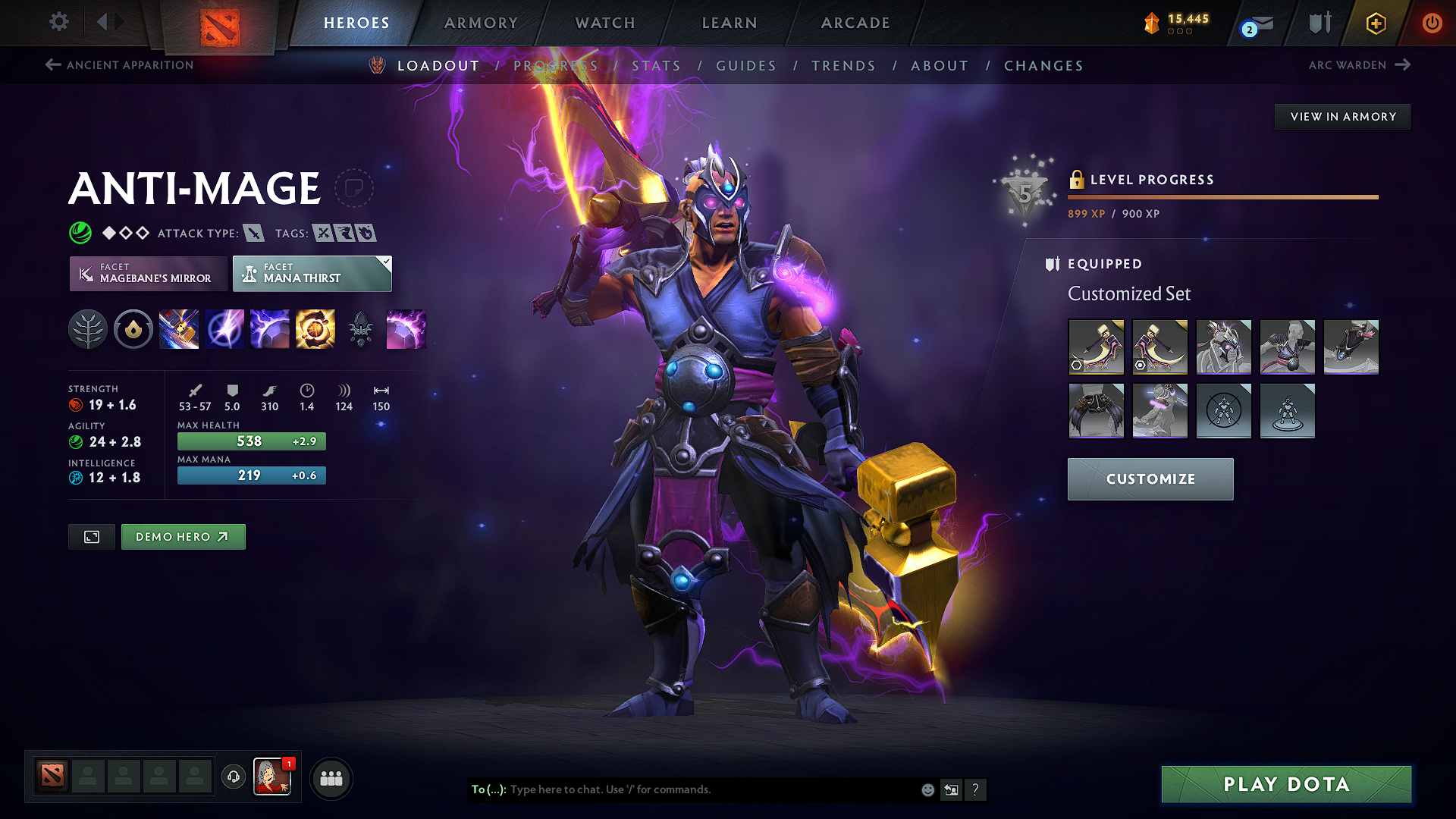Toggle the melee attack type filter icon
This screenshot has width=1456, height=819.
click(254, 234)
